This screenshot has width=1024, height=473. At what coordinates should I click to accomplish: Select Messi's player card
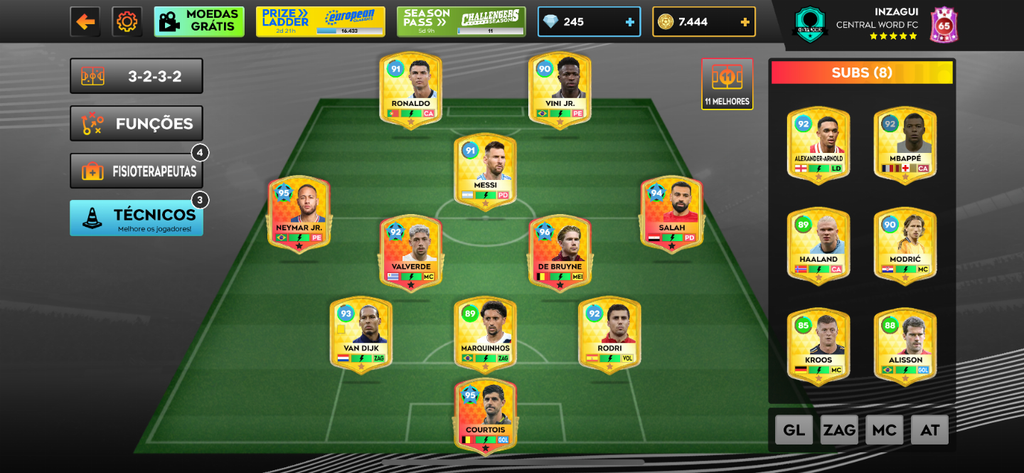point(486,172)
